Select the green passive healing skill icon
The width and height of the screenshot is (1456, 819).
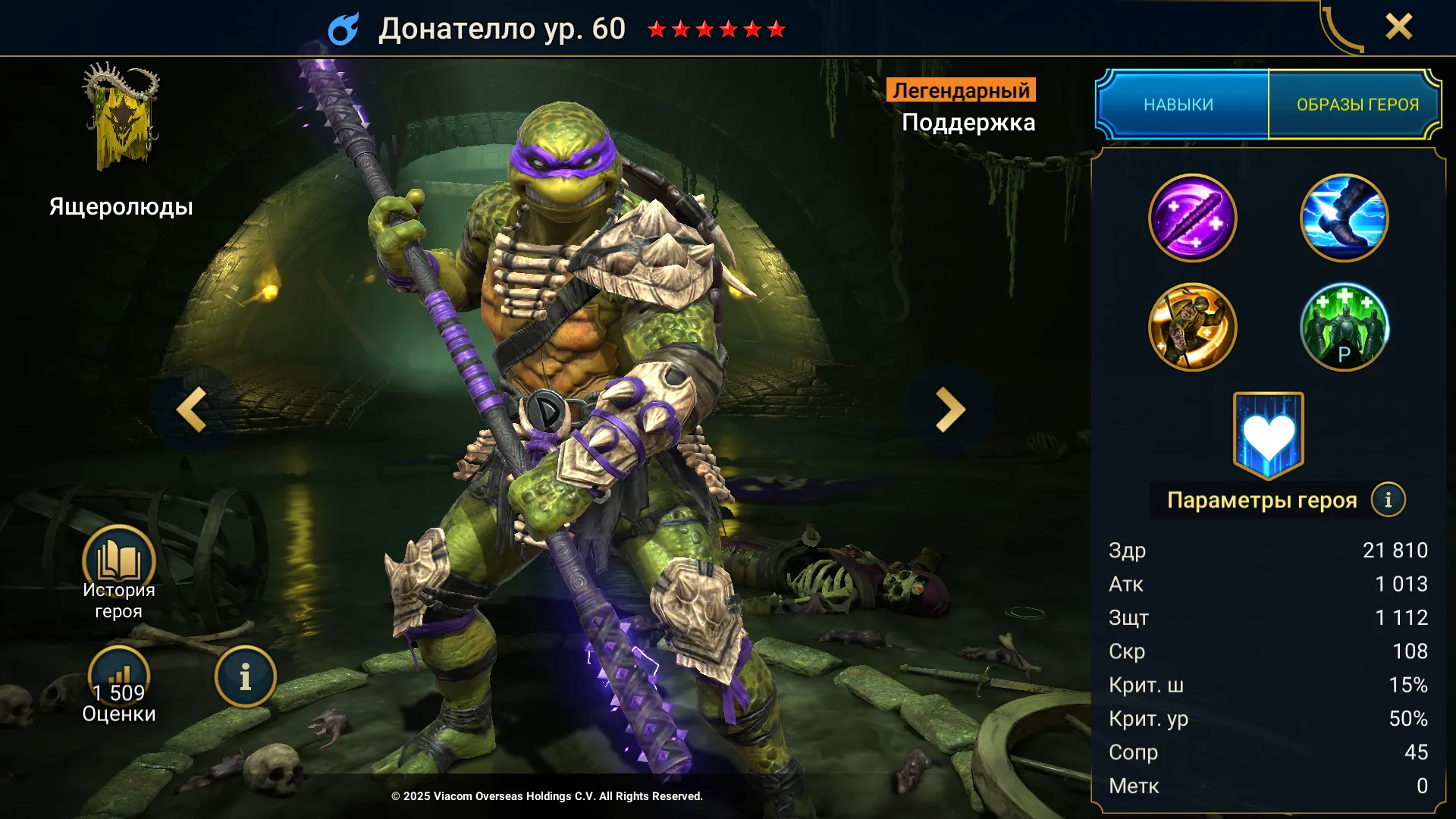[x=1344, y=327]
